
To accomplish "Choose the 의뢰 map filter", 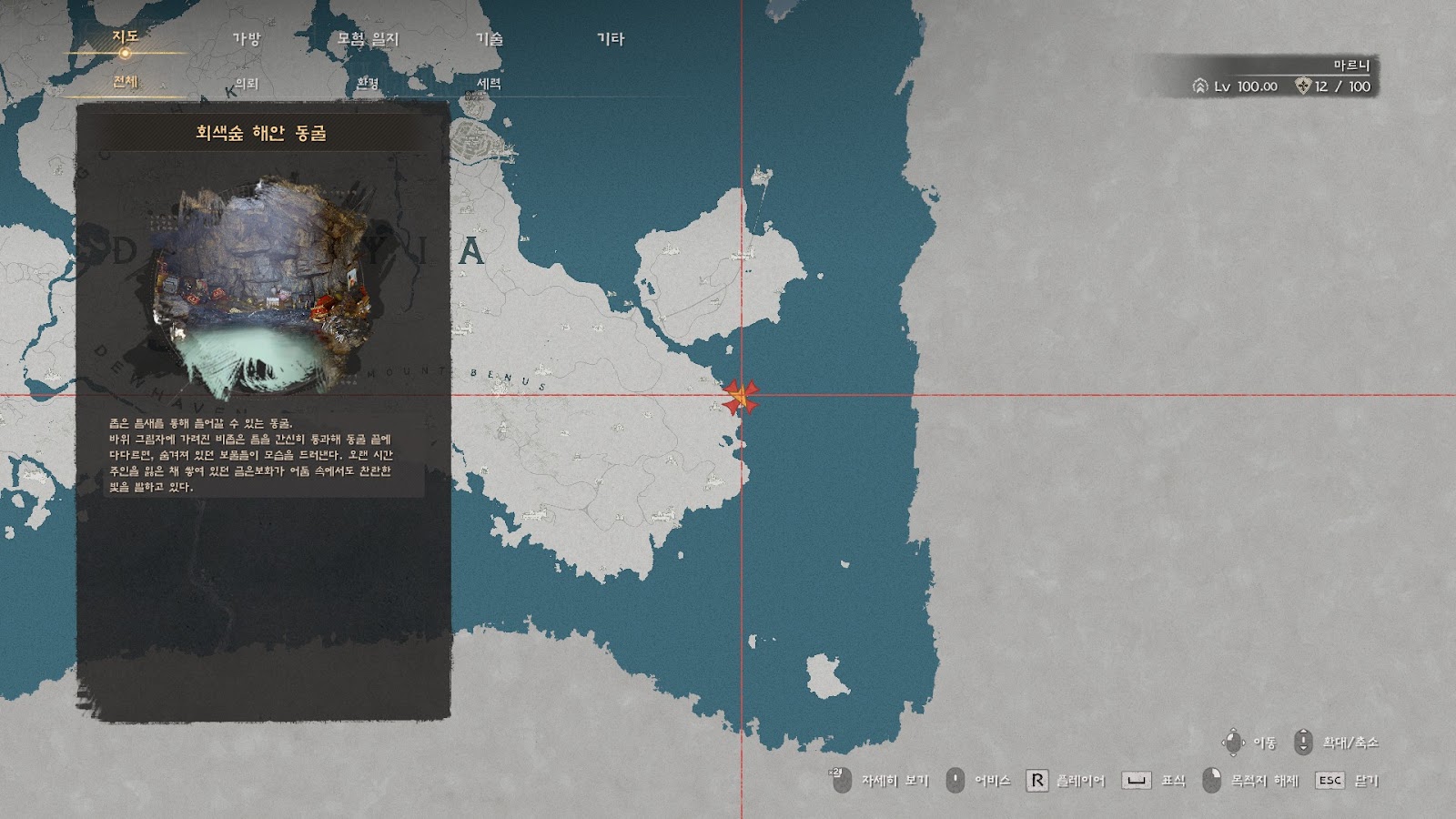I will click(x=247, y=83).
